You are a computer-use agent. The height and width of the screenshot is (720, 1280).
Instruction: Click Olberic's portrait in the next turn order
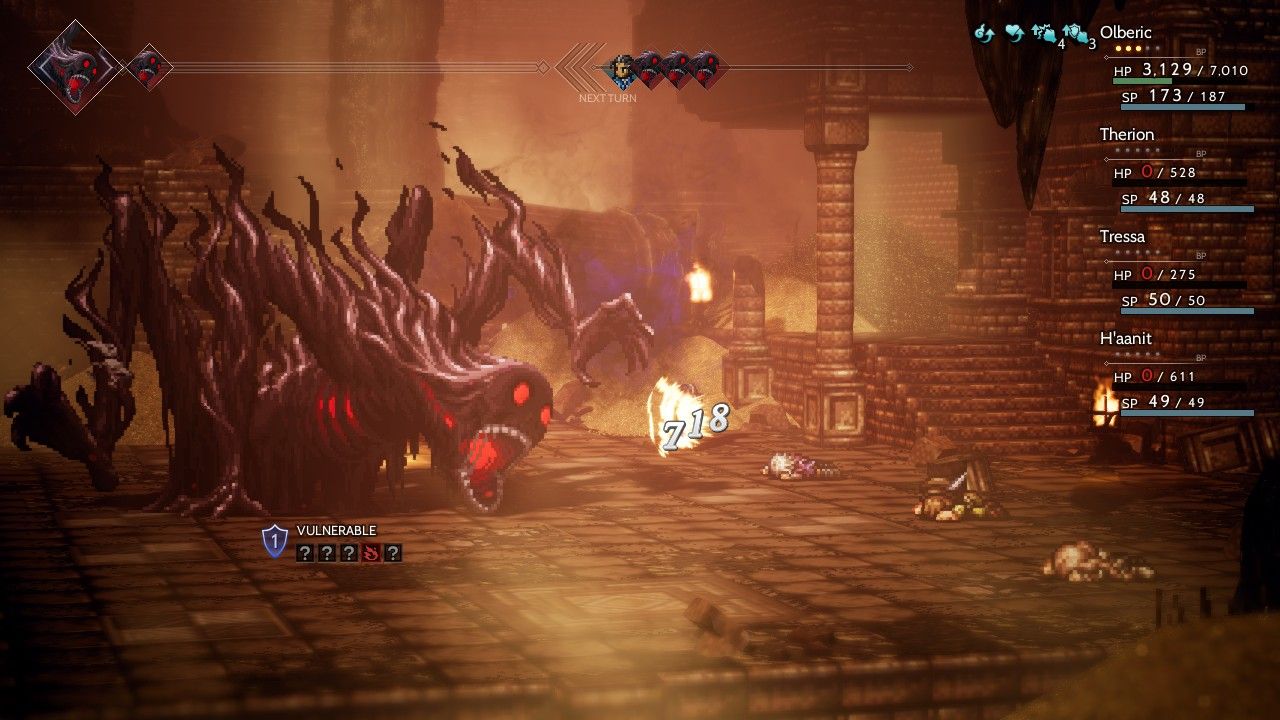[x=622, y=68]
